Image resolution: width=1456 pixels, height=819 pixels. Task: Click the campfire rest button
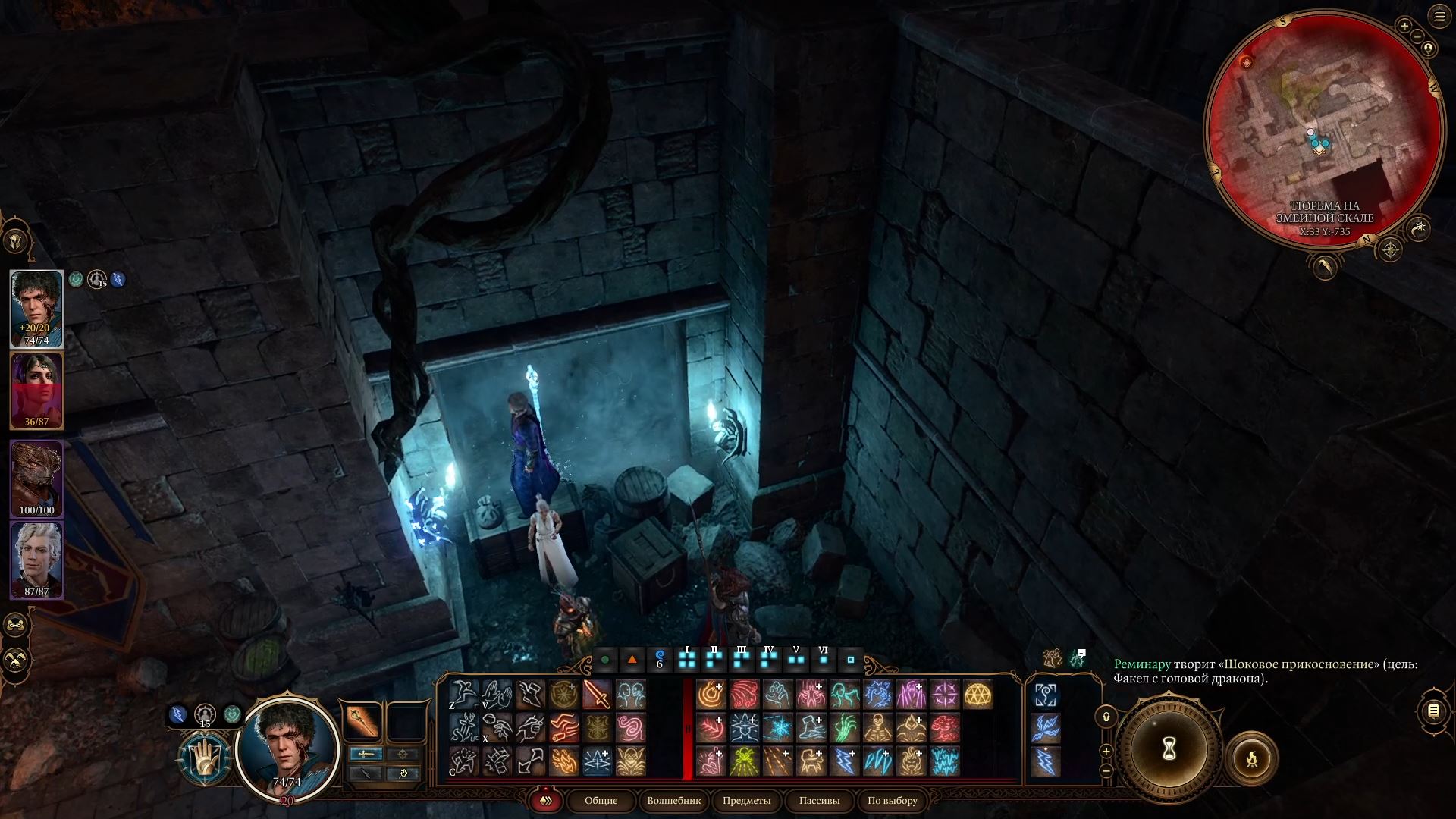[1251, 758]
